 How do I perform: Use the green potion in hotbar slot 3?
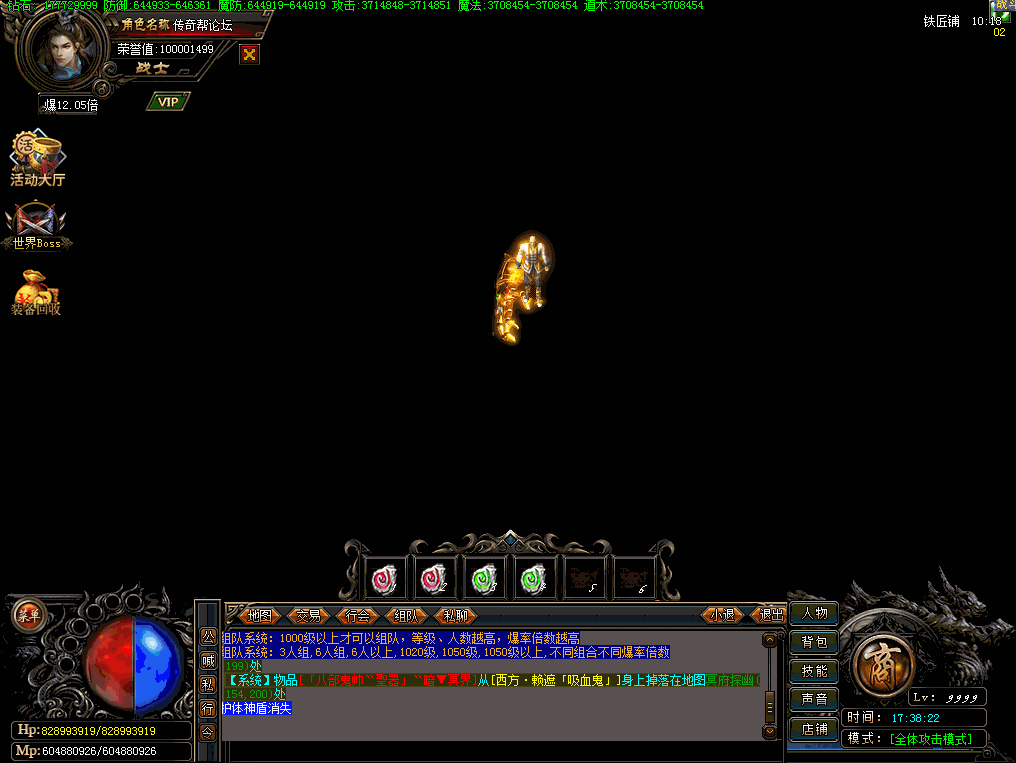pyautogui.click(x=484, y=578)
